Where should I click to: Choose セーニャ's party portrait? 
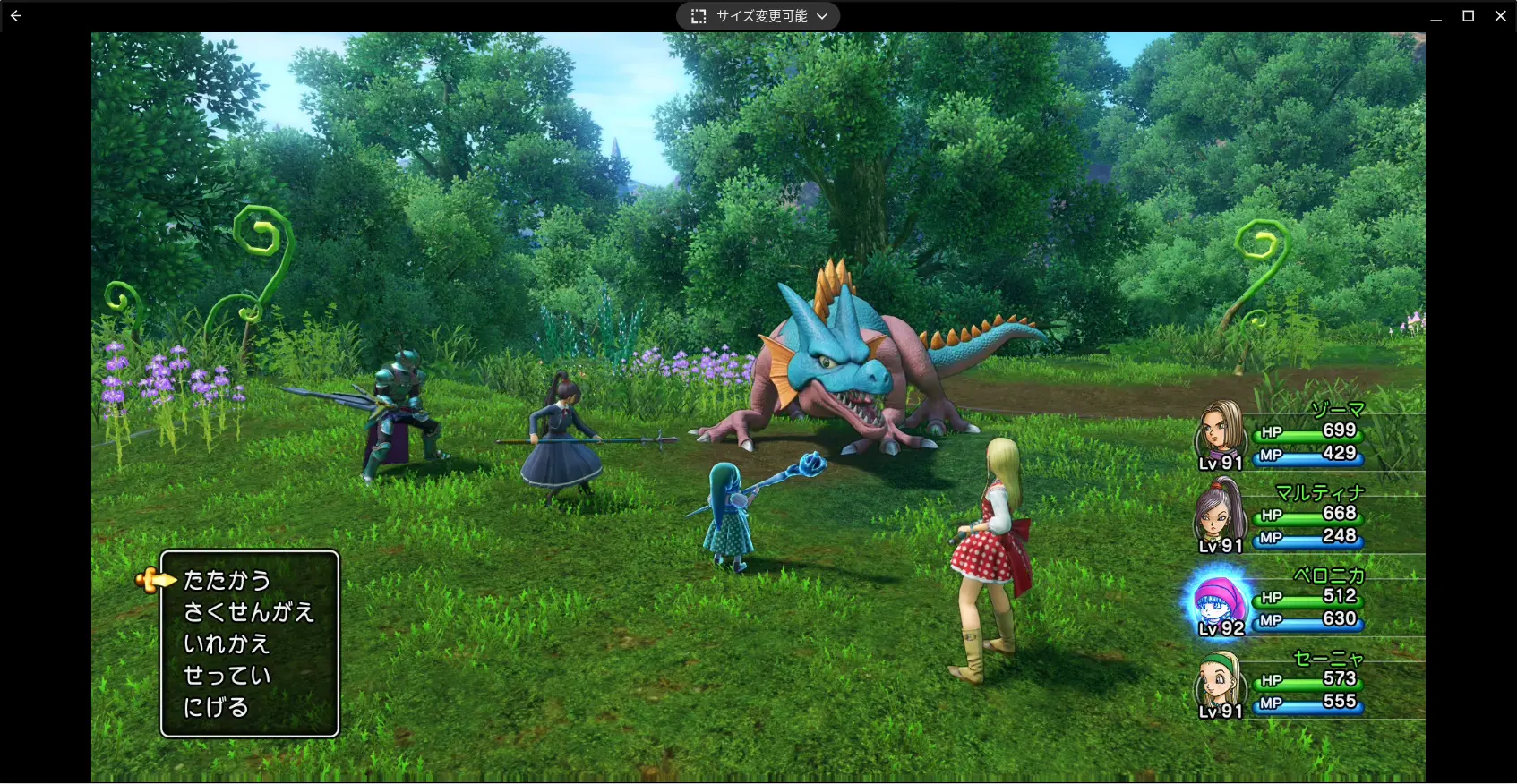(x=1218, y=682)
